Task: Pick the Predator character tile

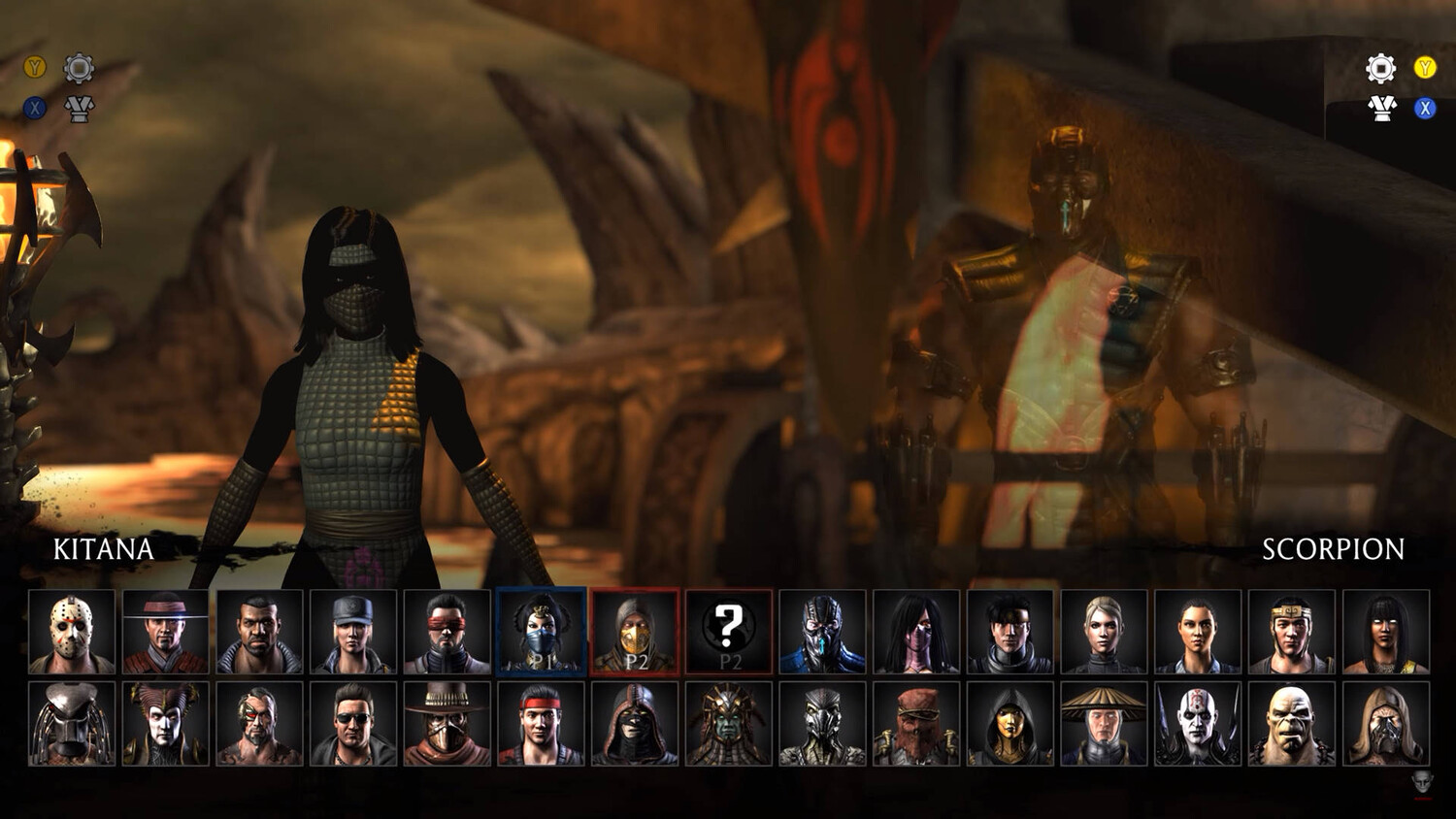Action: (x=72, y=724)
